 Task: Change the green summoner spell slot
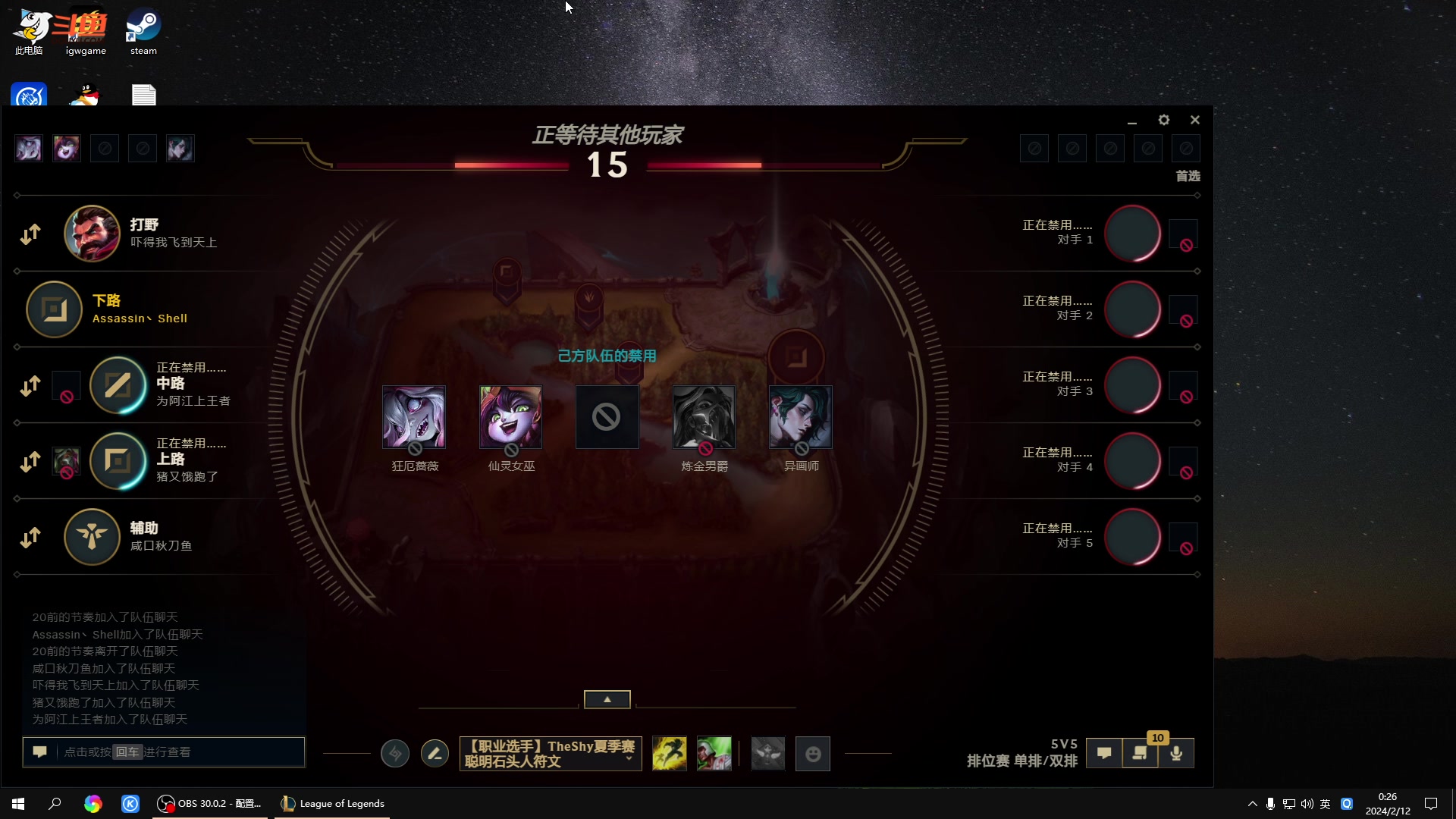click(714, 753)
